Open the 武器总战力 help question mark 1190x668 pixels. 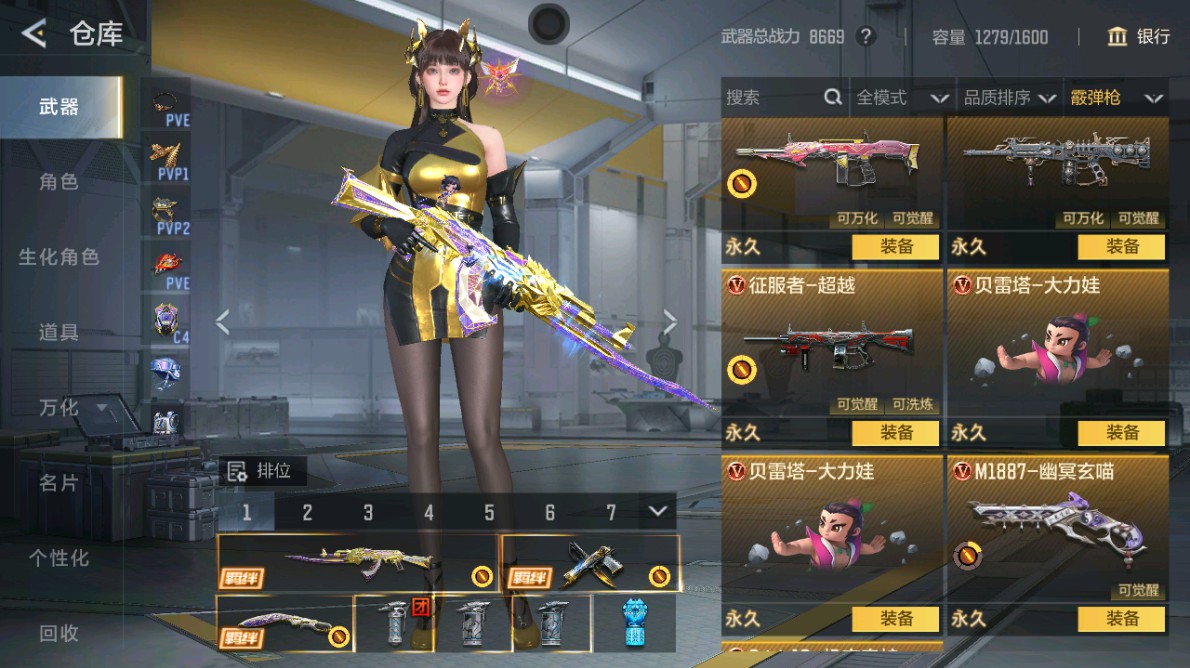[866, 37]
